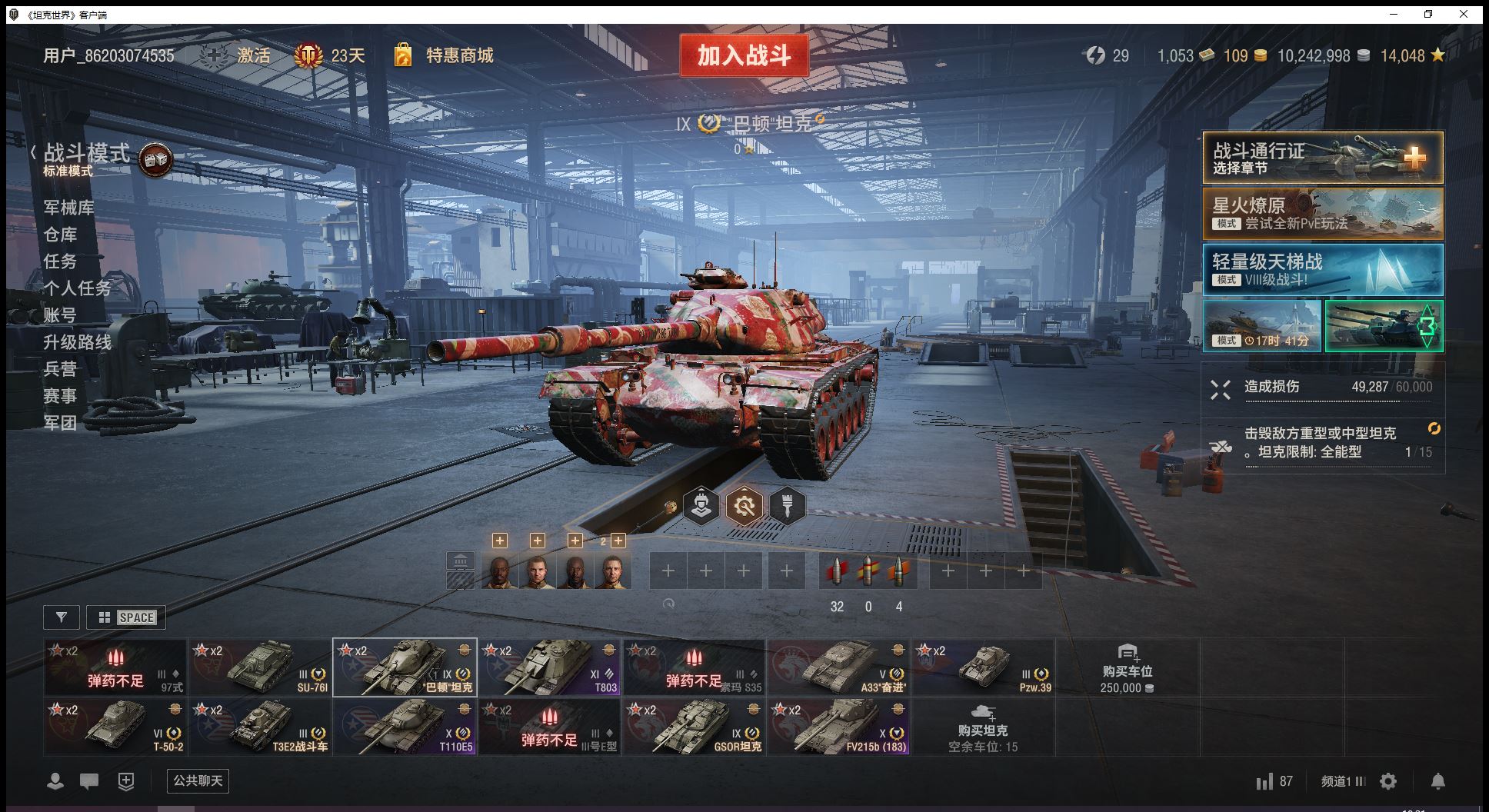Choose the 轻量级天梯战 mode banner
Screen dimensions: 1489x812
click(x=1322, y=270)
